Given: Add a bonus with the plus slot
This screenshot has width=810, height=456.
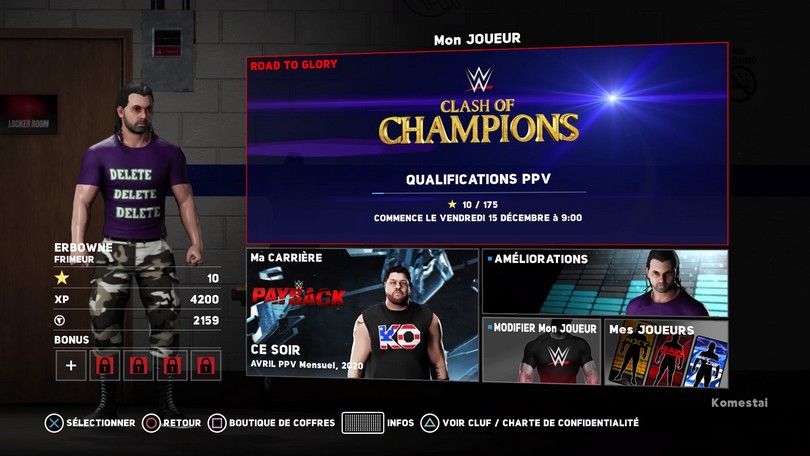Looking at the screenshot, I should click(x=70, y=365).
